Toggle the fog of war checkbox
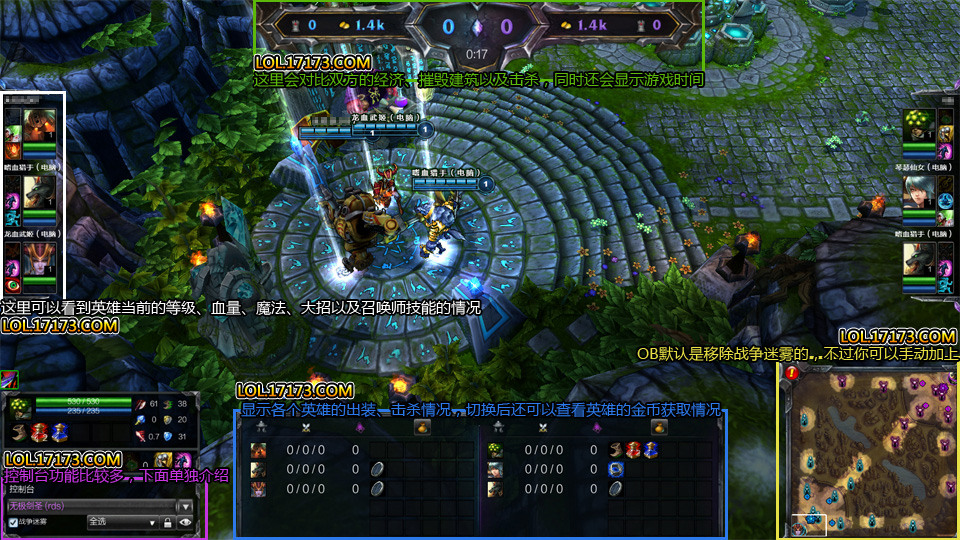The width and height of the screenshot is (960, 540). pyautogui.click(x=13, y=522)
